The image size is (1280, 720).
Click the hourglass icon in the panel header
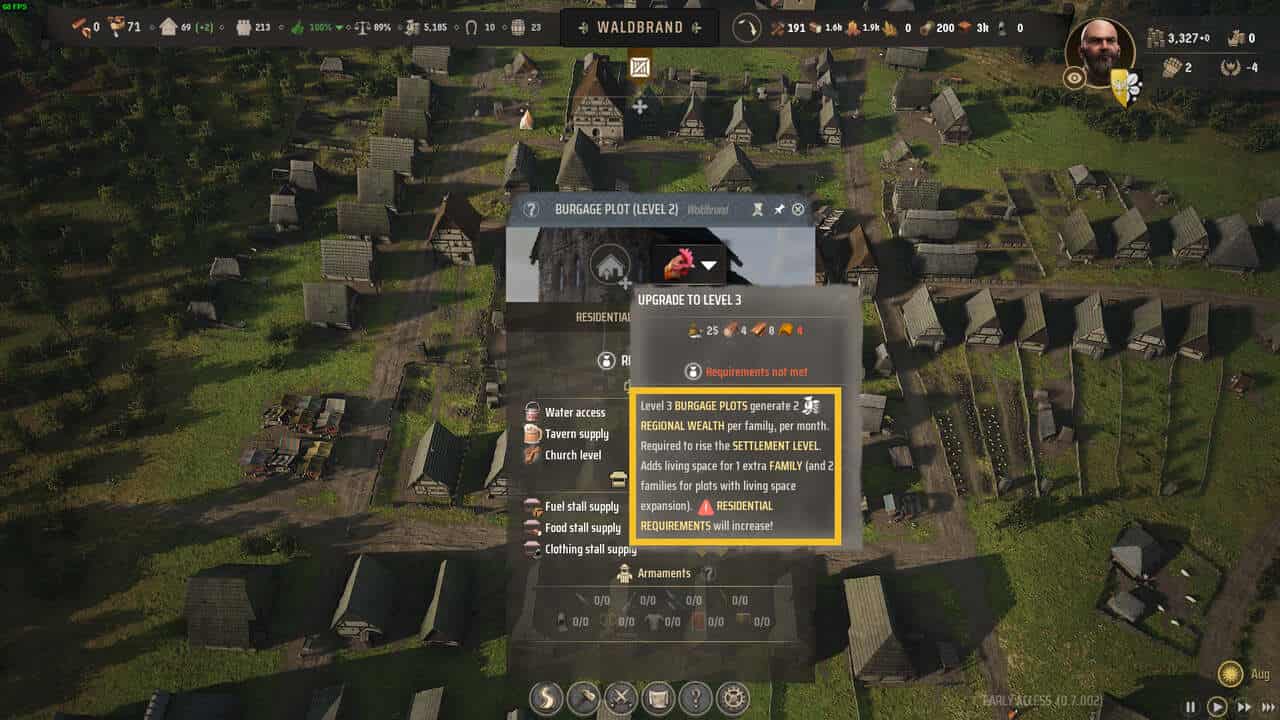[x=758, y=209]
